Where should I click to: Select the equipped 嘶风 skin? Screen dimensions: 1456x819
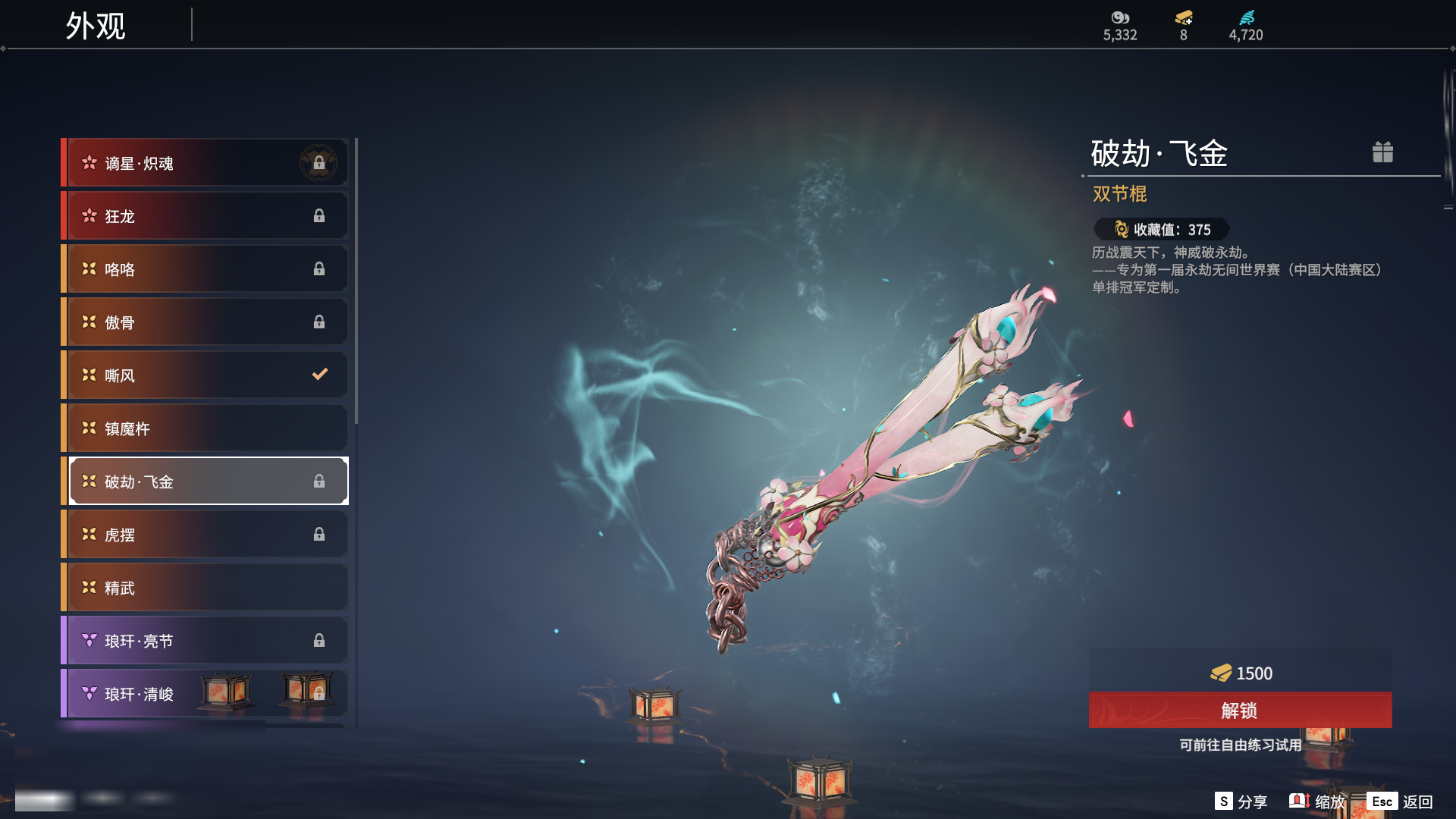(x=205, y=375)
